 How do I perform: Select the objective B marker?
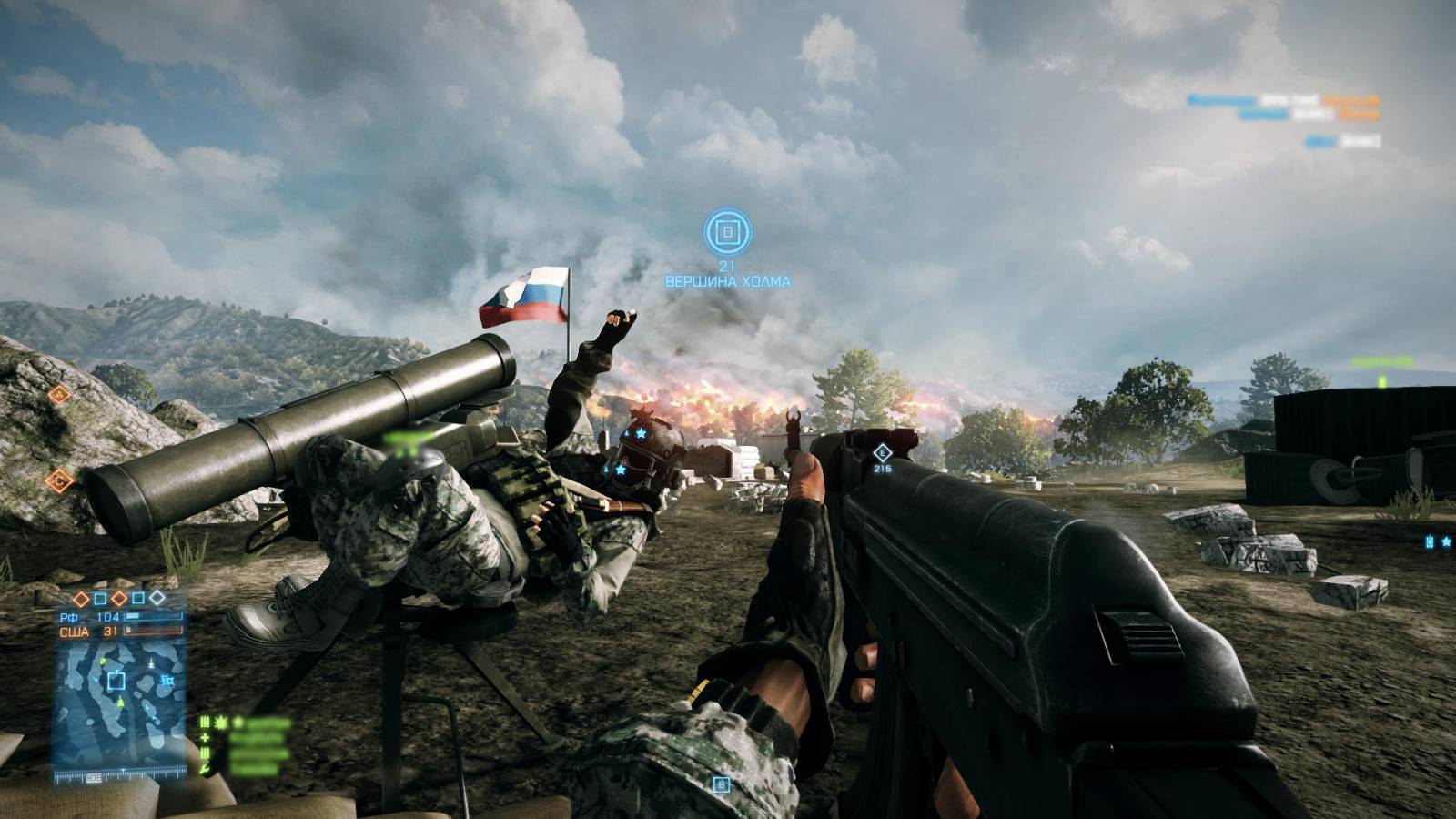click(x=721, y=784)
